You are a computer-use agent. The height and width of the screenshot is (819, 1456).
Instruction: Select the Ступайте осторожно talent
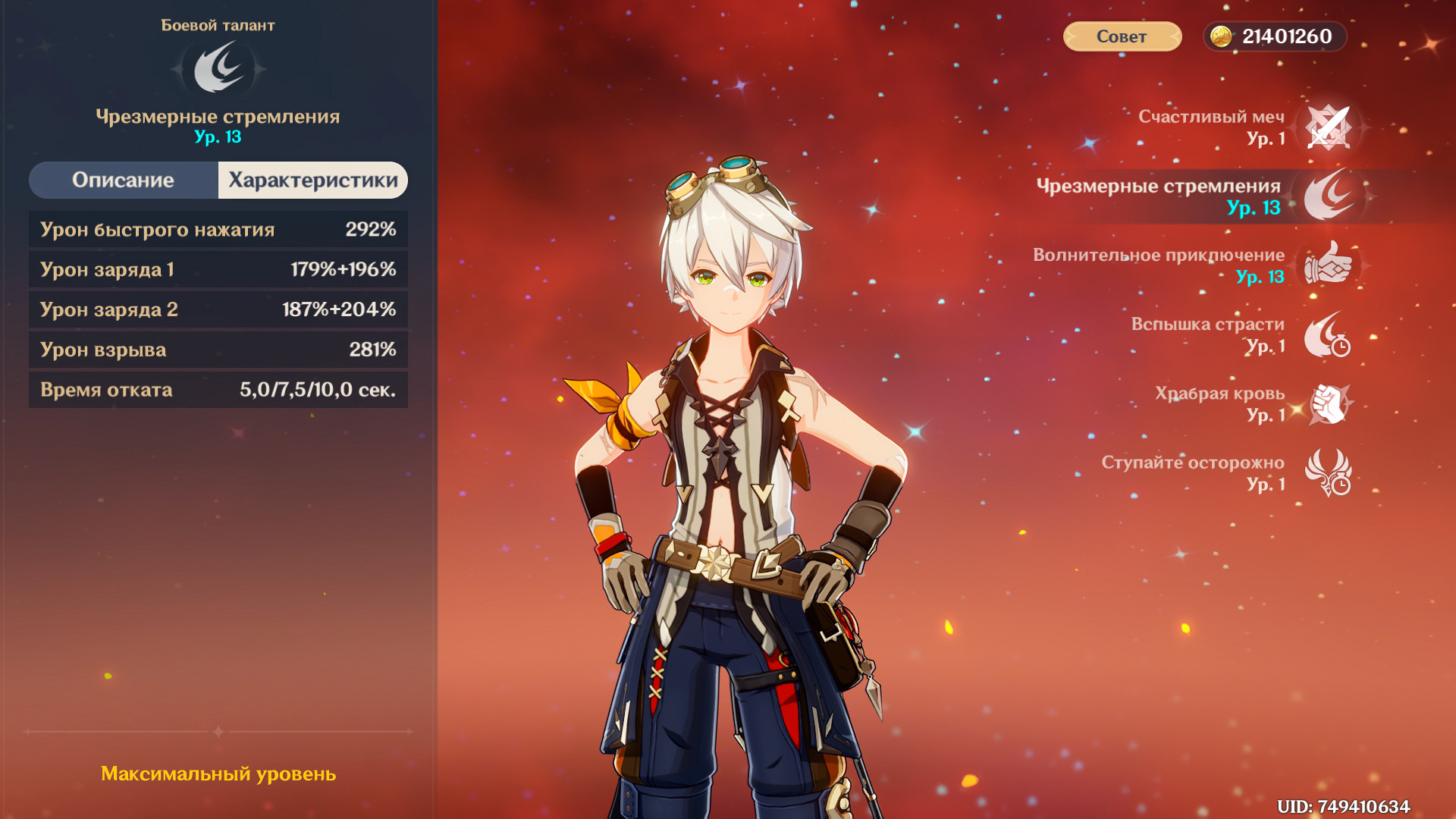coord(1328,472)
